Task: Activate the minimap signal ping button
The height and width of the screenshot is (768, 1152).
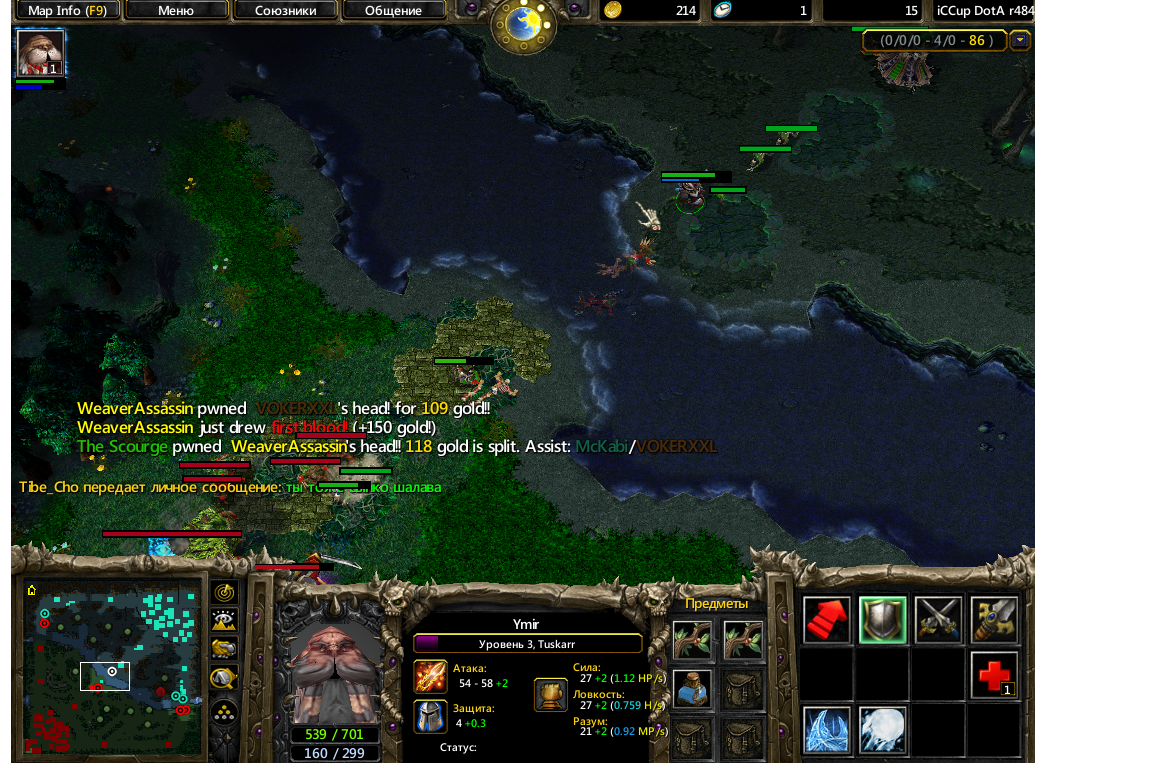Action: 224,592
